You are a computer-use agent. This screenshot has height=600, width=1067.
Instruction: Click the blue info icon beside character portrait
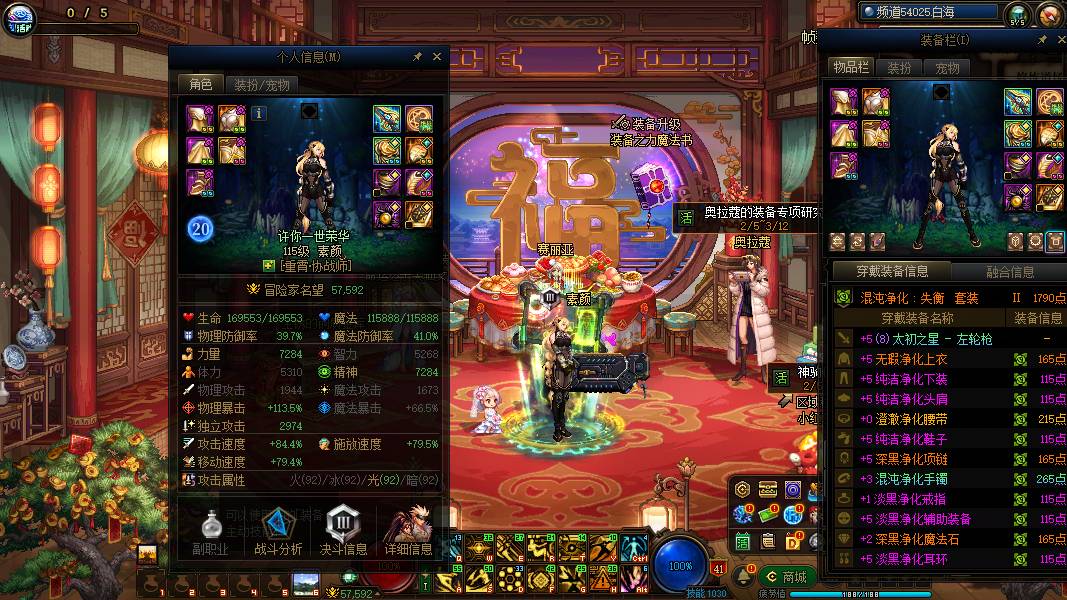[259, 113]
